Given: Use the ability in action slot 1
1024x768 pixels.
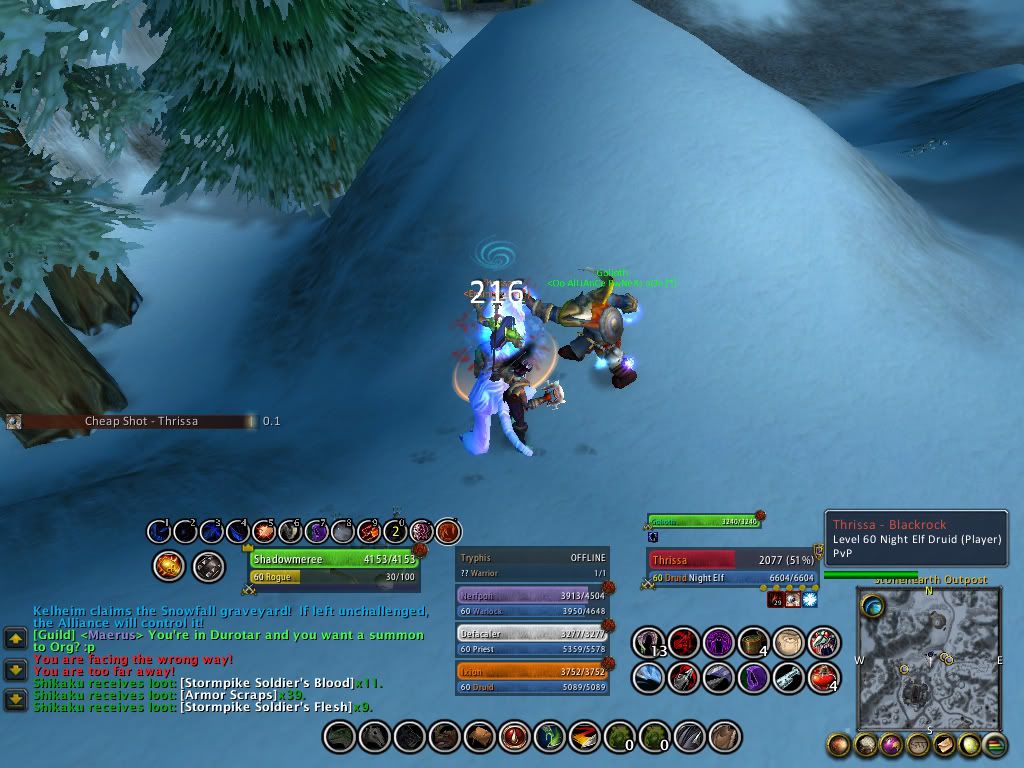Looking at the screenshot, I should pyautogui.click(x=159, y=531).
